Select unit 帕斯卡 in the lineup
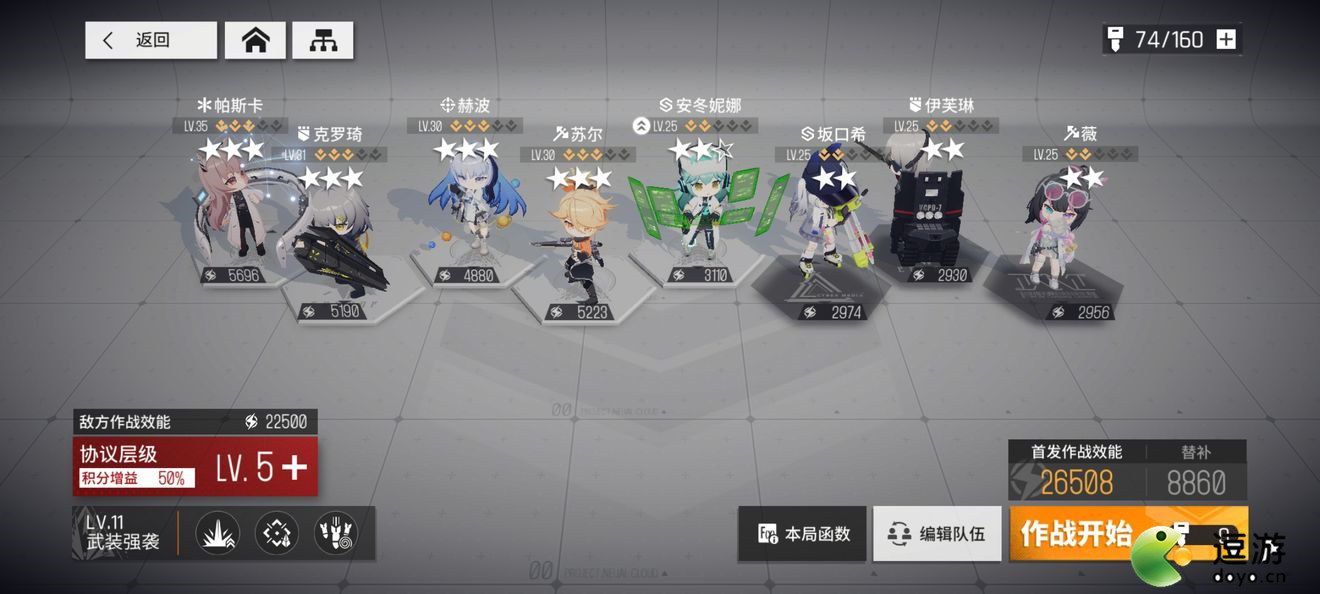 [x=231, y=210]
